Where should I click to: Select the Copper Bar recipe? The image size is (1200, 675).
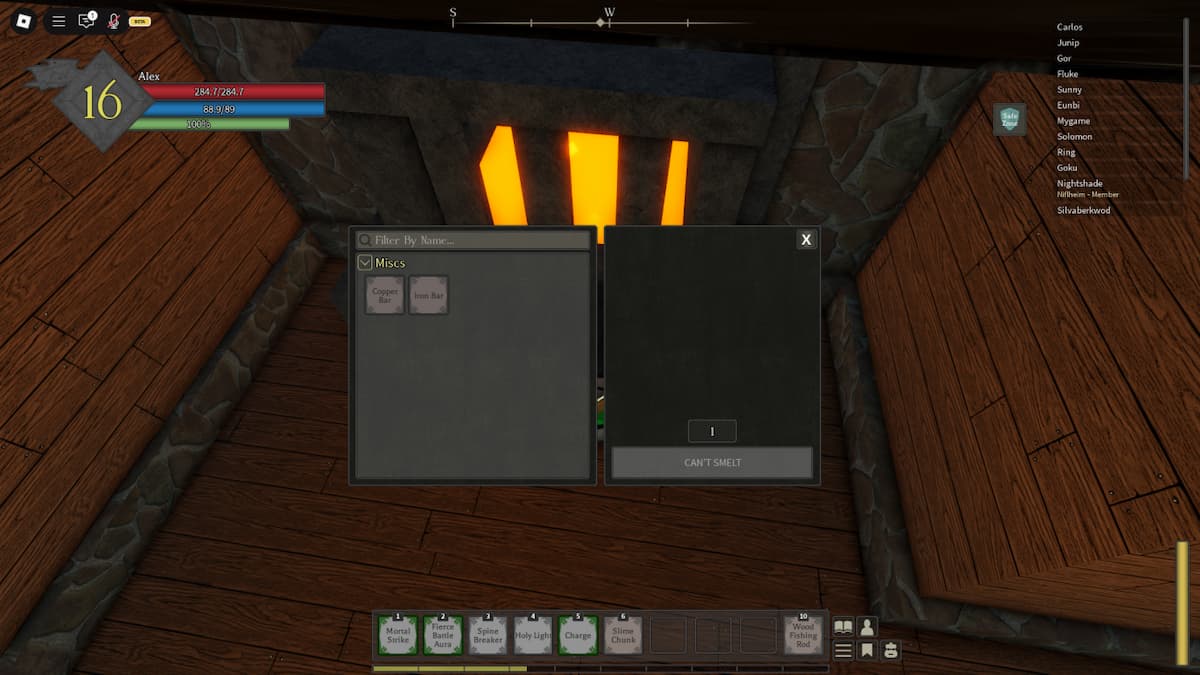(x=385, y=296)
